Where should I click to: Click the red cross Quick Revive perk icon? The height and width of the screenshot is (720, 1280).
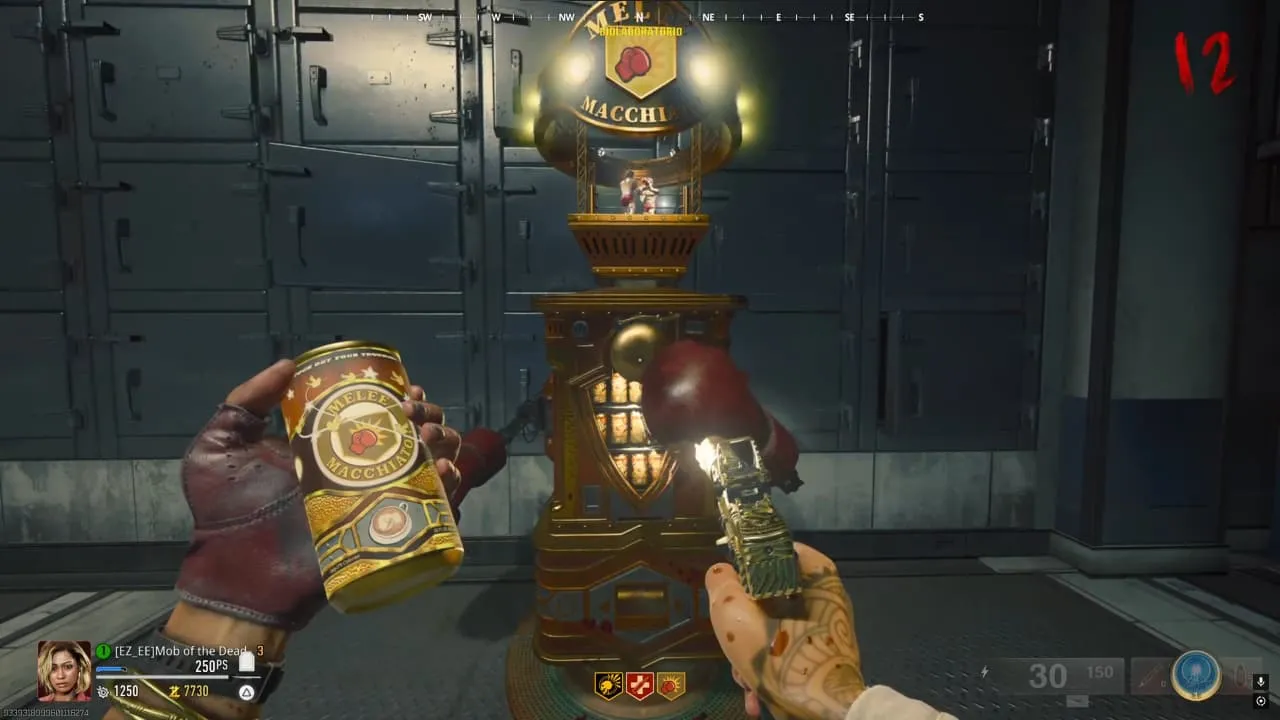pos(640,685)
